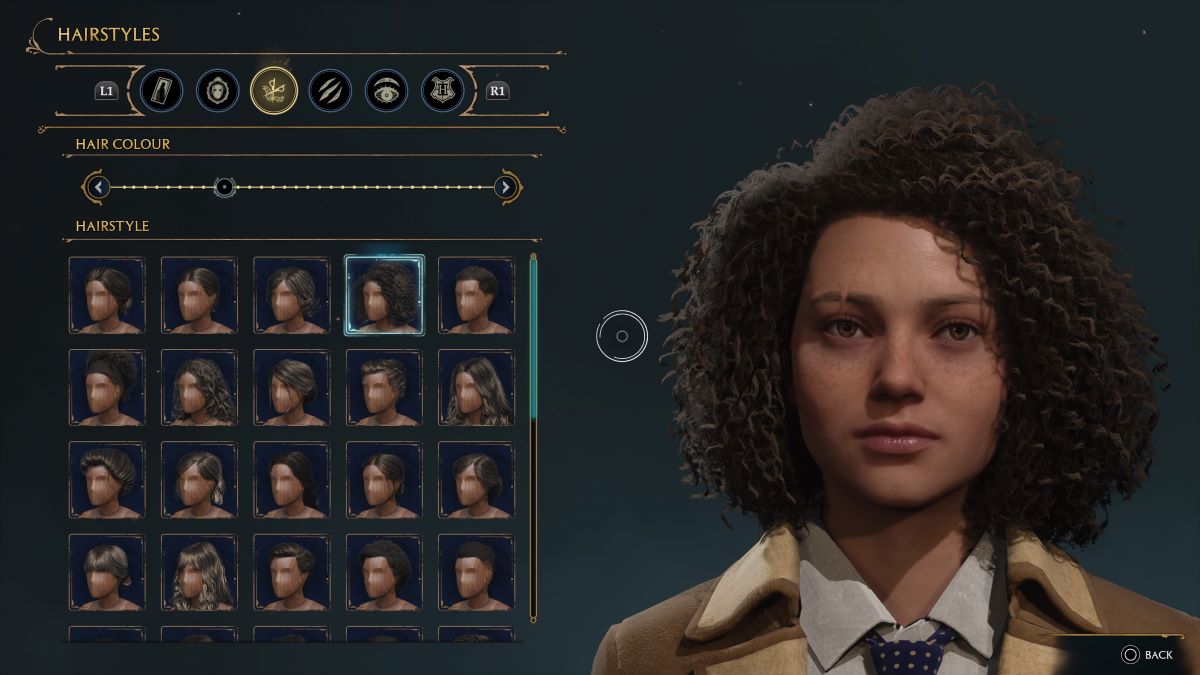This screenshot has width=1200, height=675.
Task: Select the headband afro puff hairstyle
Action: (107, 387)
